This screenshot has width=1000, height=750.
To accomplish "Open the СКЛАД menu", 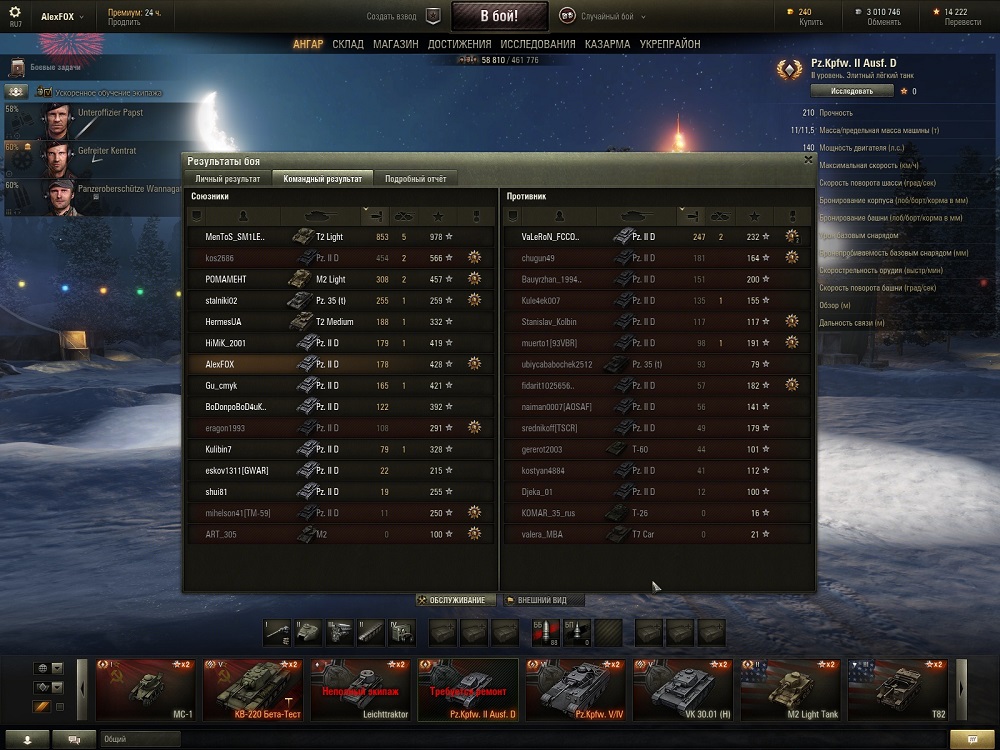I will [348, 44].
